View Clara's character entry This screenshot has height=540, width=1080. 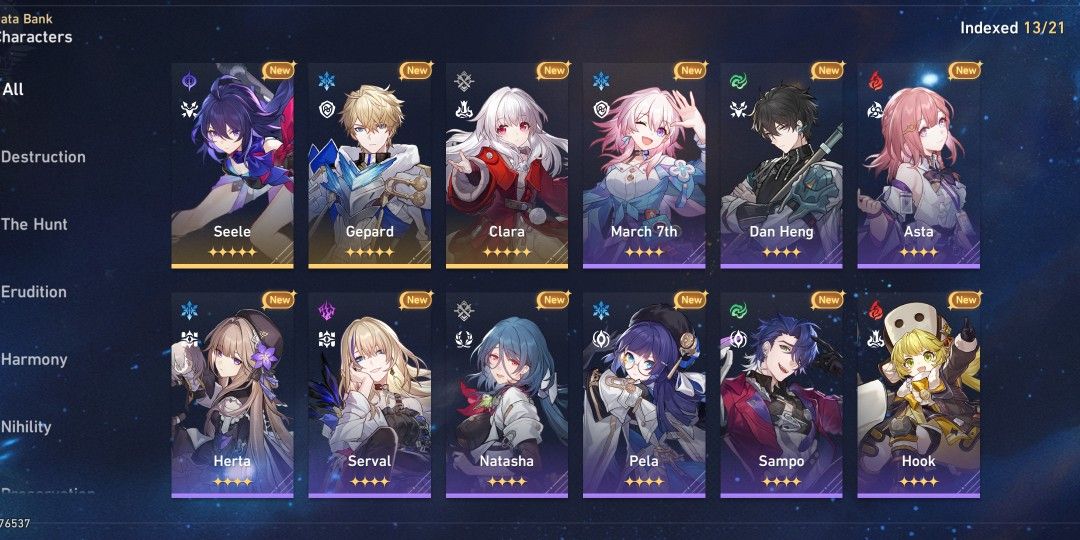[x=507, y=165]
